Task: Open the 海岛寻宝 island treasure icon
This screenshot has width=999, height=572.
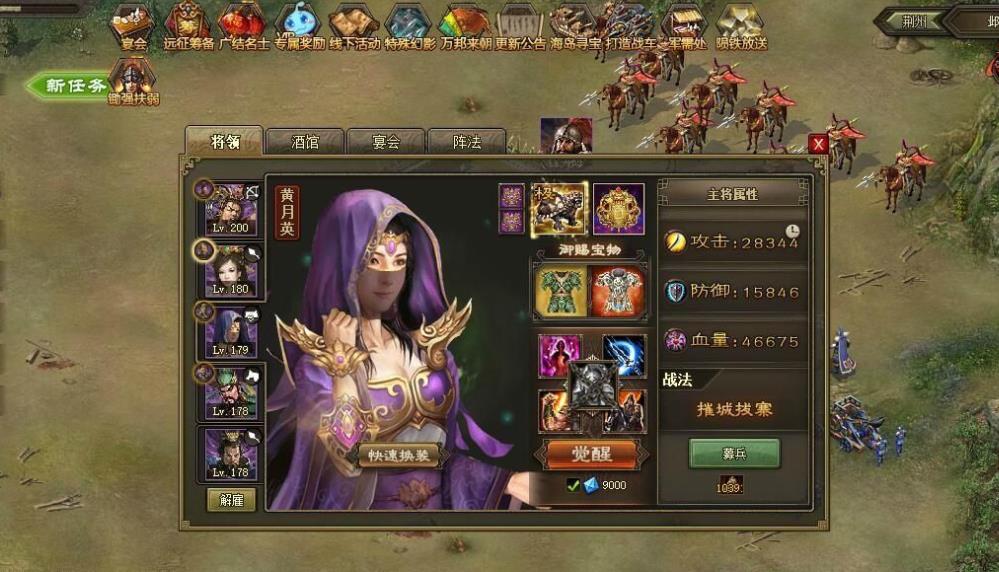Action: point(575,26)
